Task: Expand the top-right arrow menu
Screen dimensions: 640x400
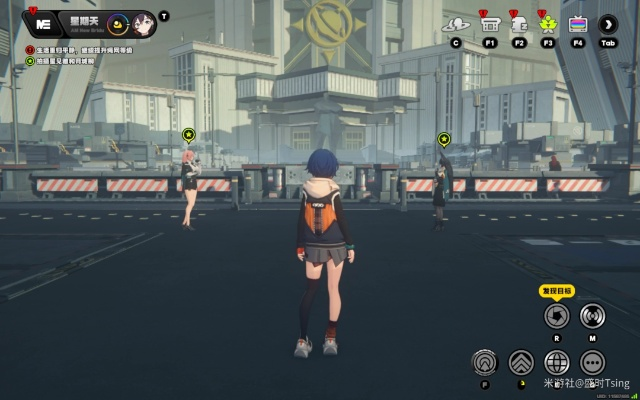Action: (607, 24)
